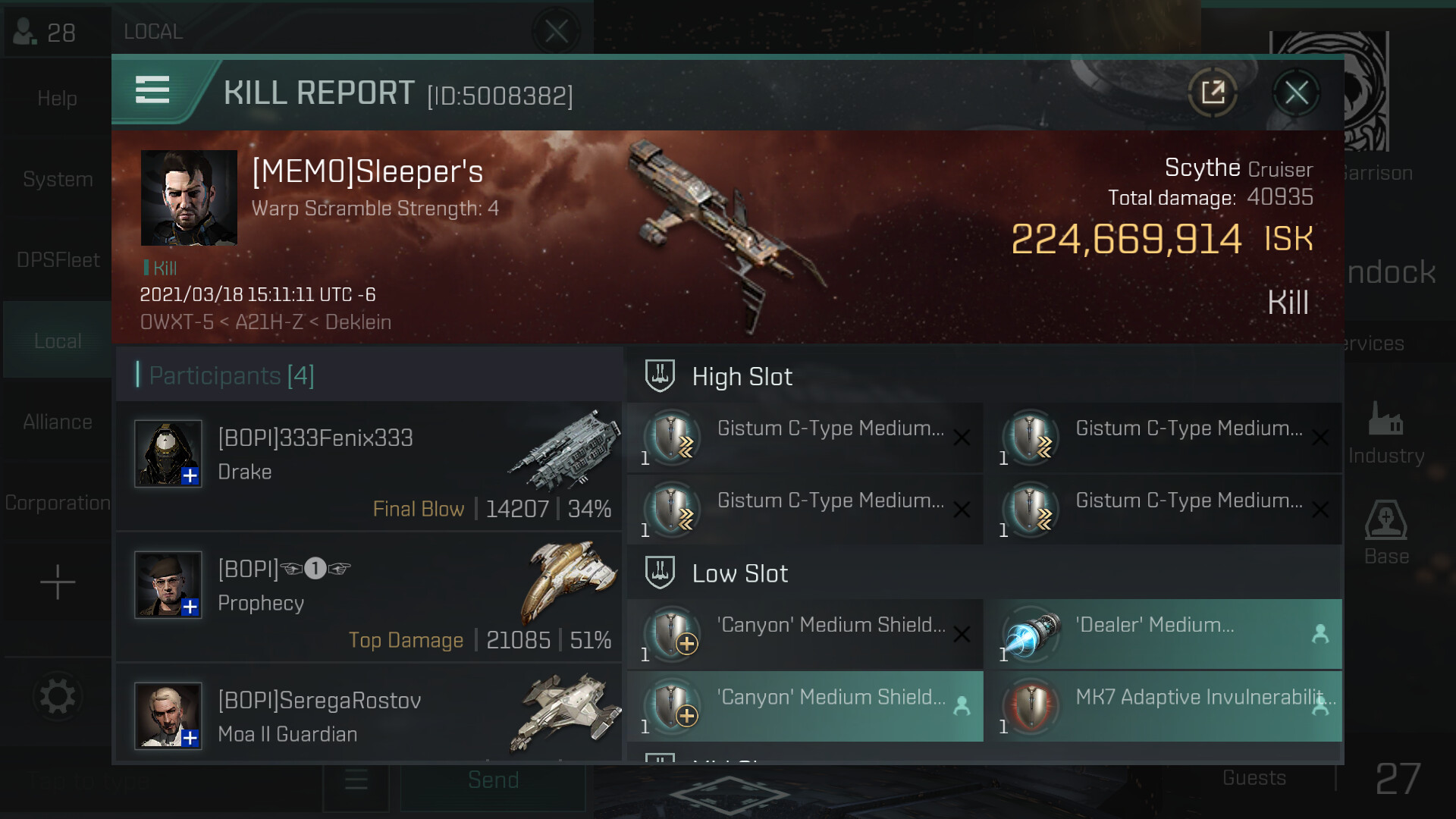Switch to the System chat channel
This screenshot has width=1456, height=819.
[x=58, y=180]
